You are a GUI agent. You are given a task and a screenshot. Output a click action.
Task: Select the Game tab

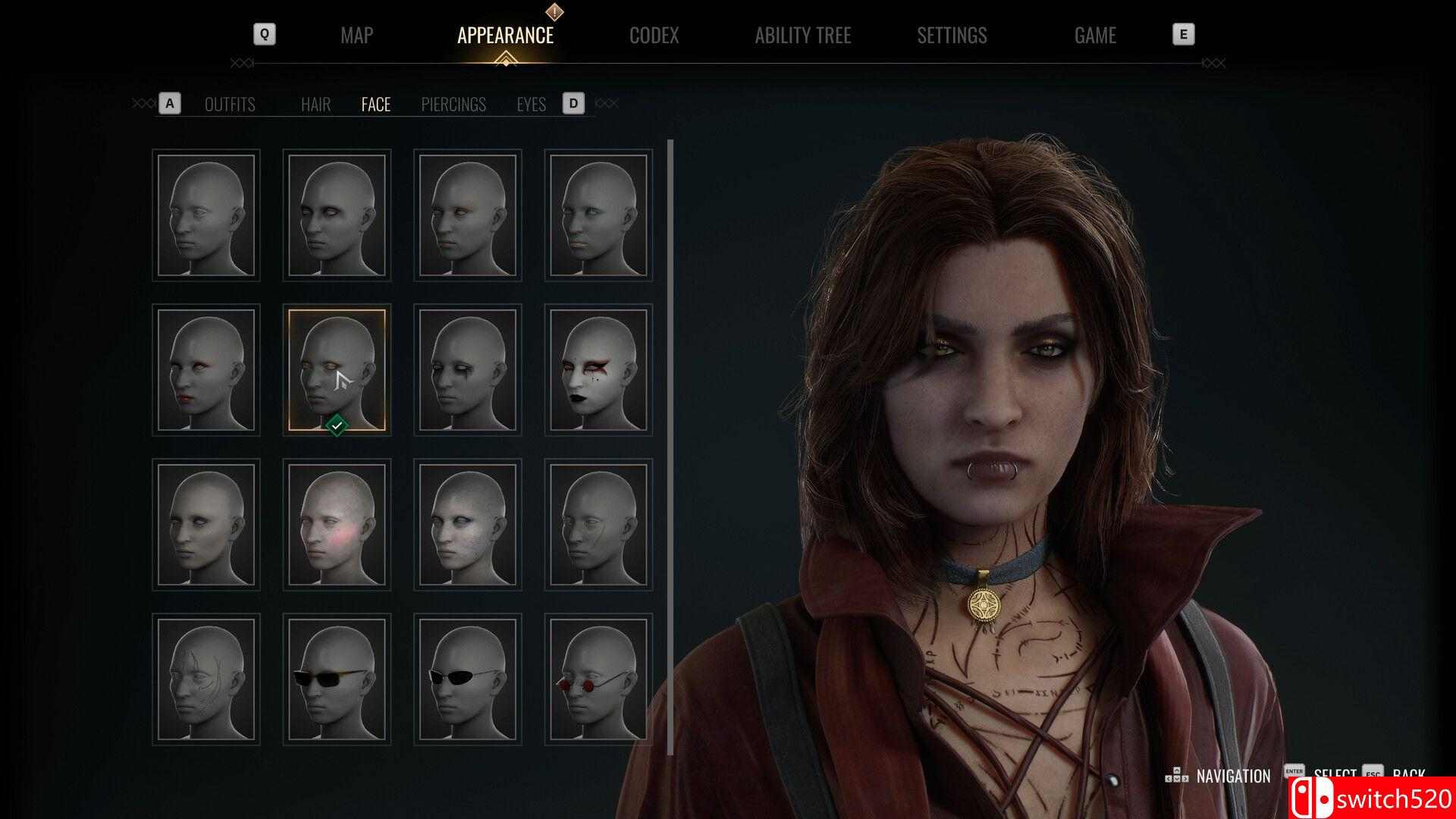[1094, 36]
